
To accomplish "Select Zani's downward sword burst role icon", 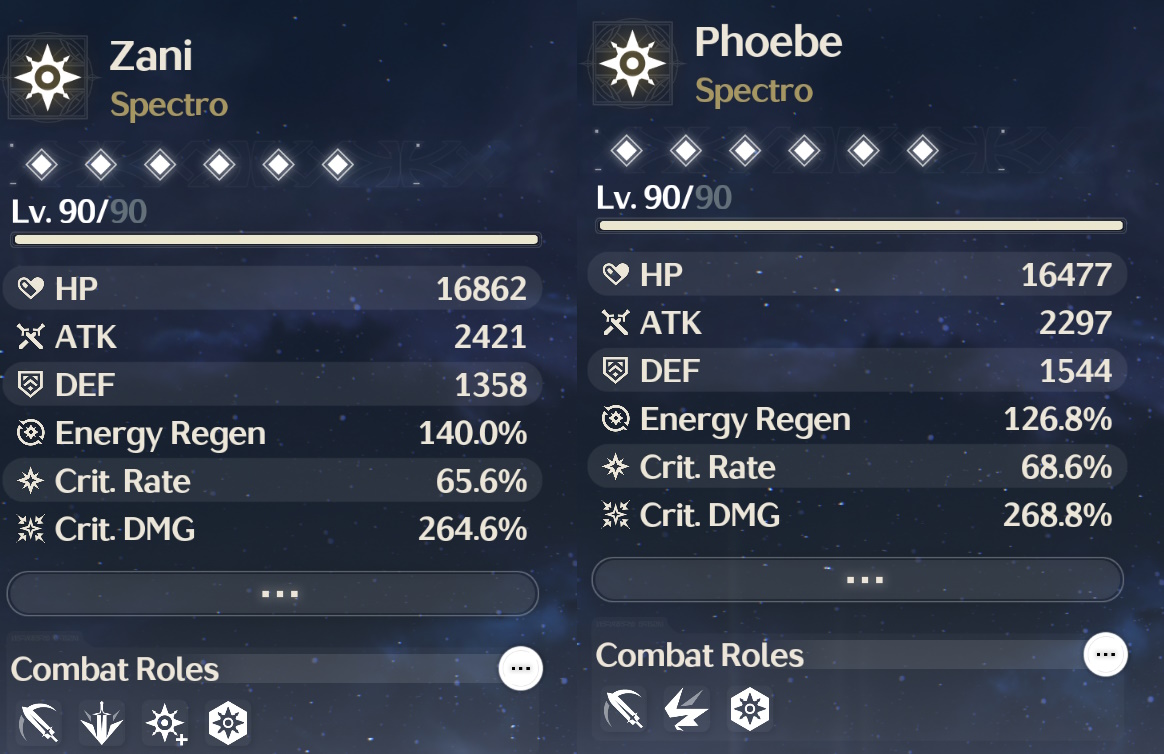I will point(103,722).
